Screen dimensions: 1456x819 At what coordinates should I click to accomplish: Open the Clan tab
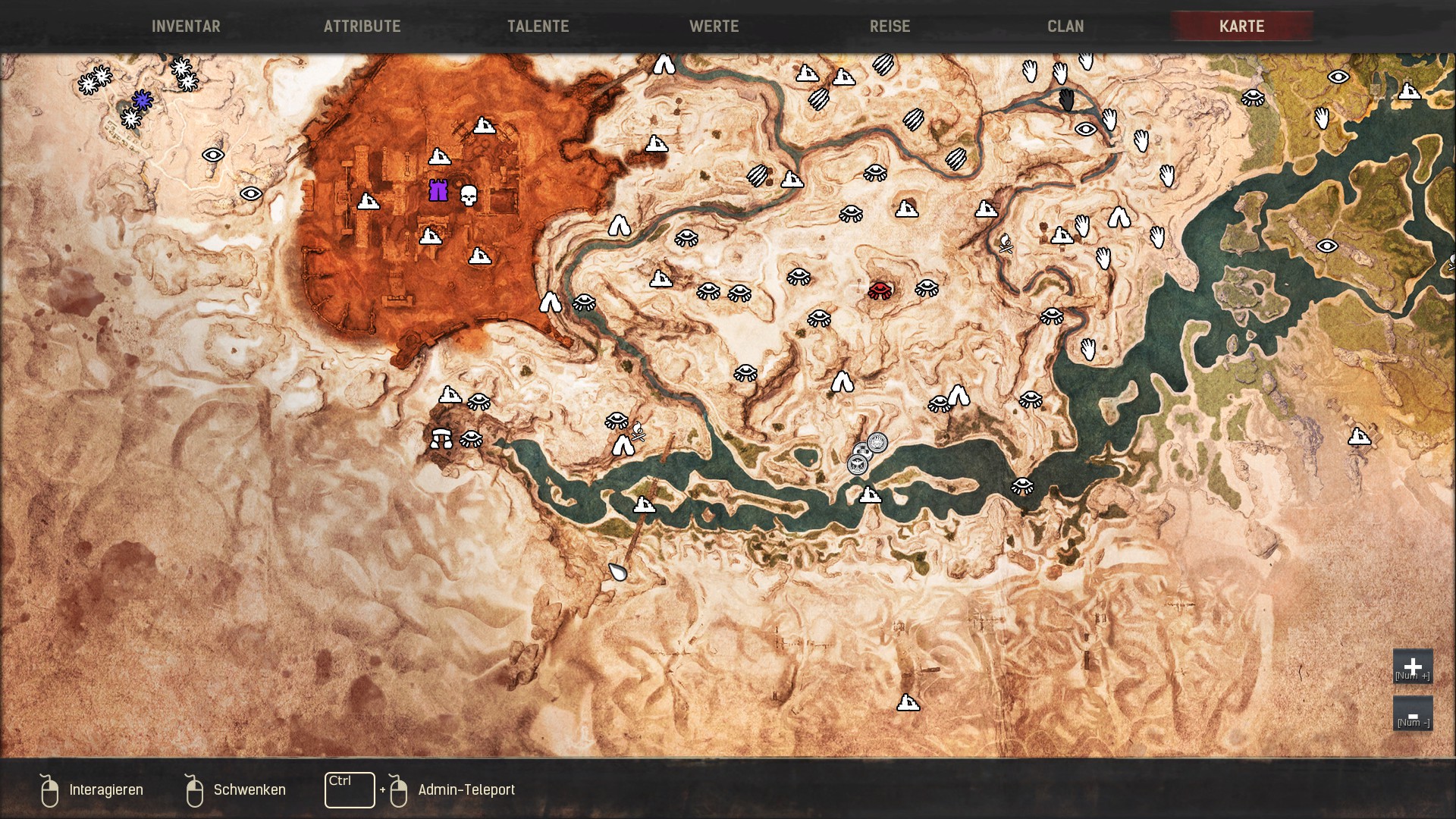point(1065,27)
